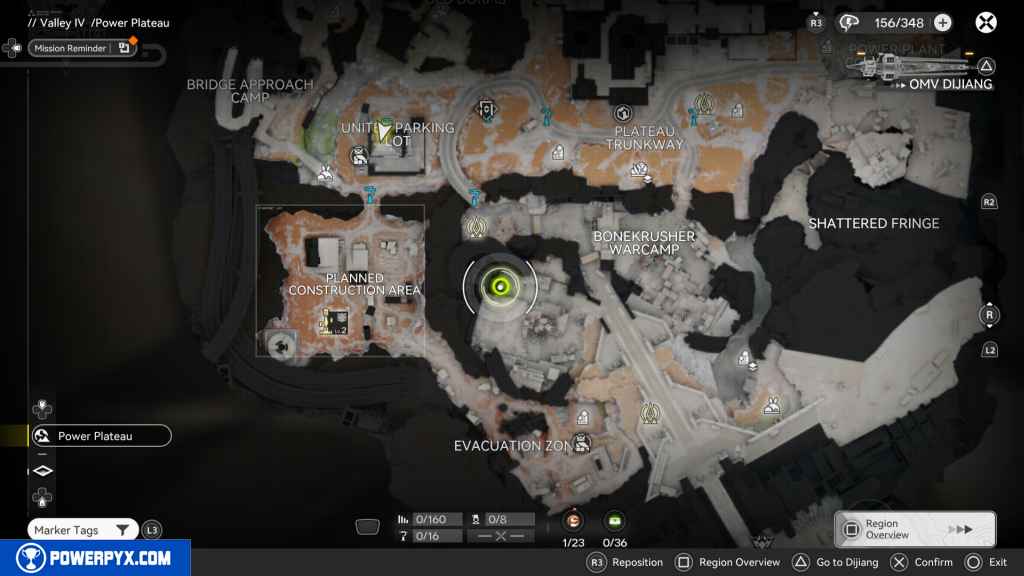Select the Plateau Trunkway map marker

tap(624, 113)
